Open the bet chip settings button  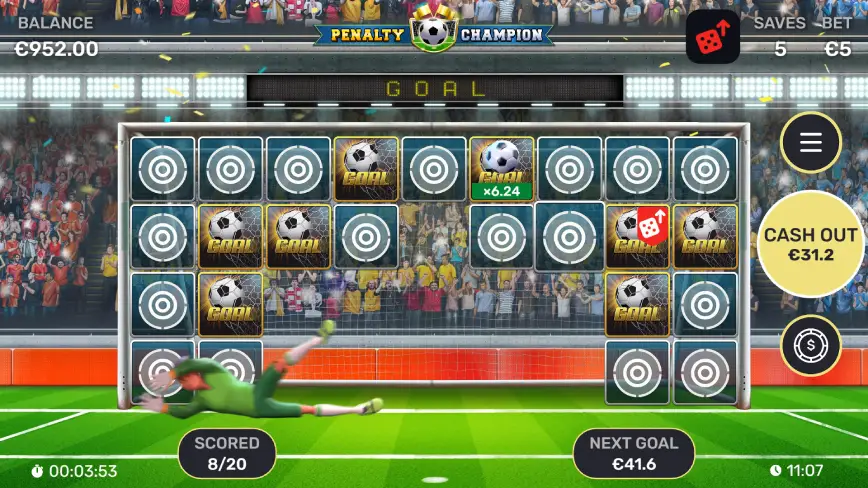(810, 345)
